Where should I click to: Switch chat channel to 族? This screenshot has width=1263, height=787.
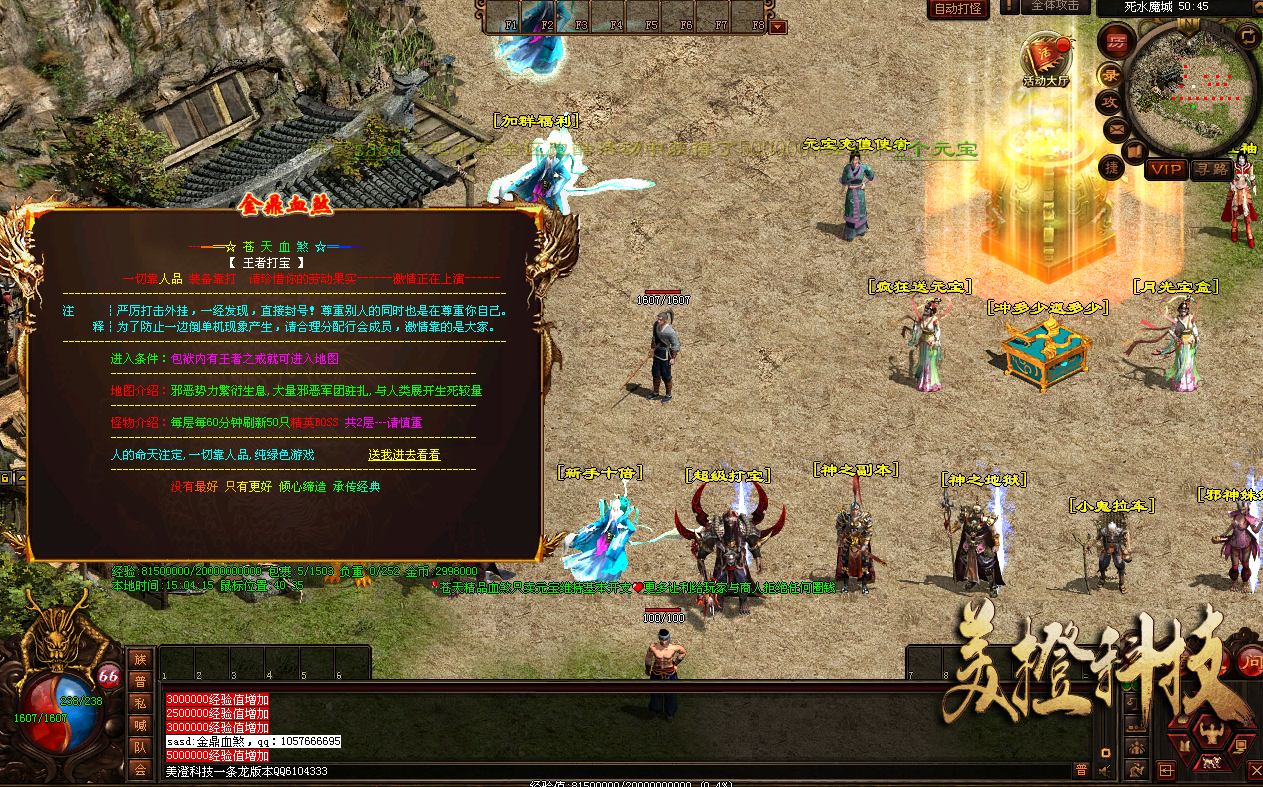coord(140,659)
